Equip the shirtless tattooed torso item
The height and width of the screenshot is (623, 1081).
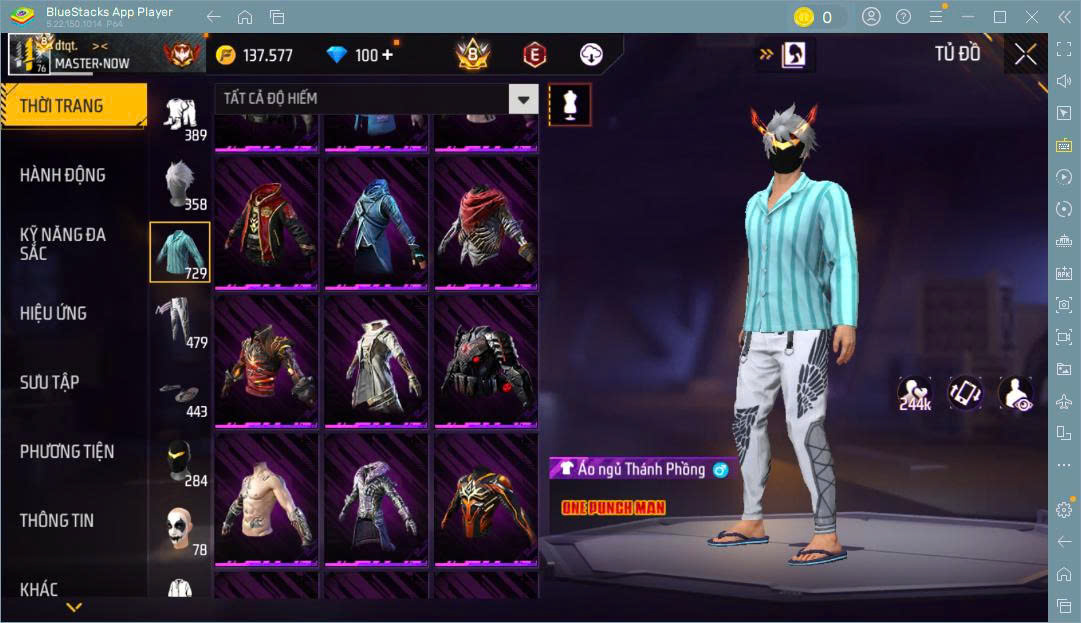(x=266, y=500)
